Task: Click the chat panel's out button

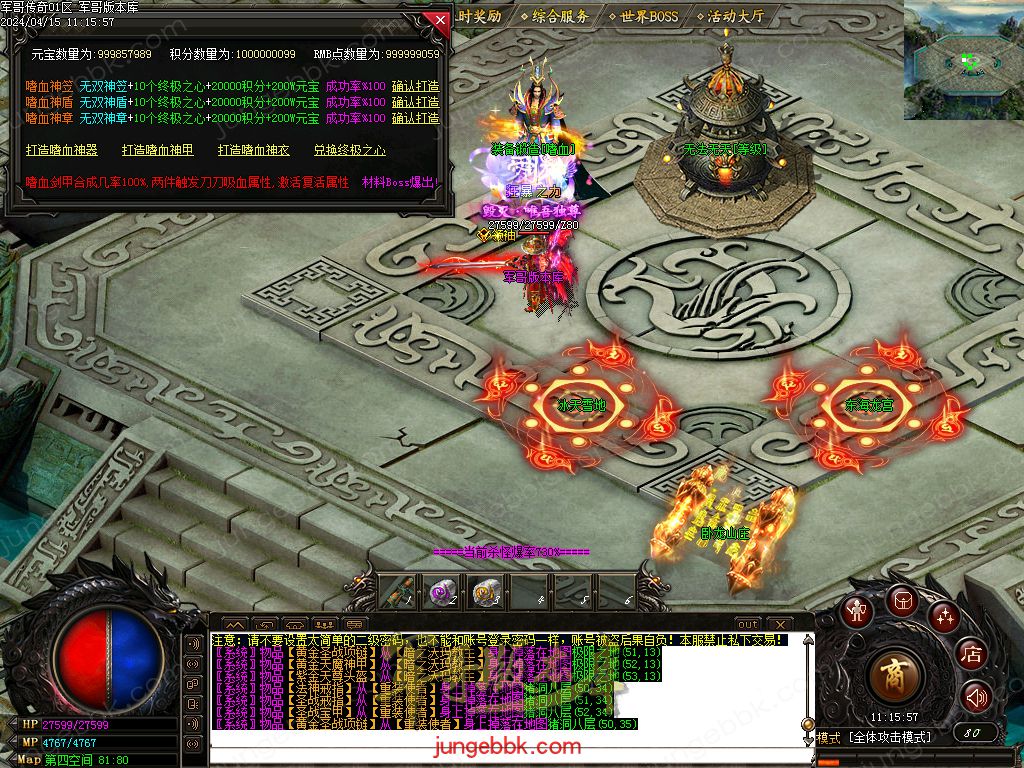Action: [x=748, y=624]
